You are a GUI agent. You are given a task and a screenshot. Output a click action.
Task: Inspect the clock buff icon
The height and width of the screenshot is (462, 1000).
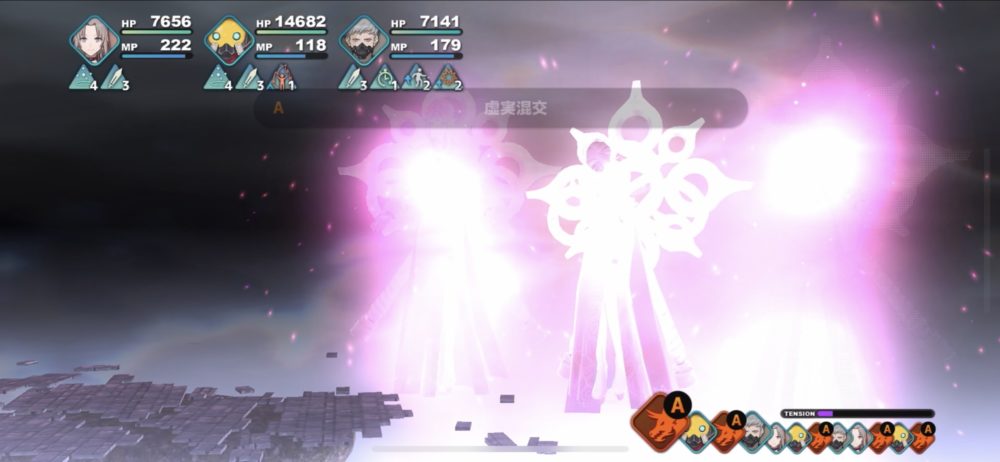coord(383,77)
